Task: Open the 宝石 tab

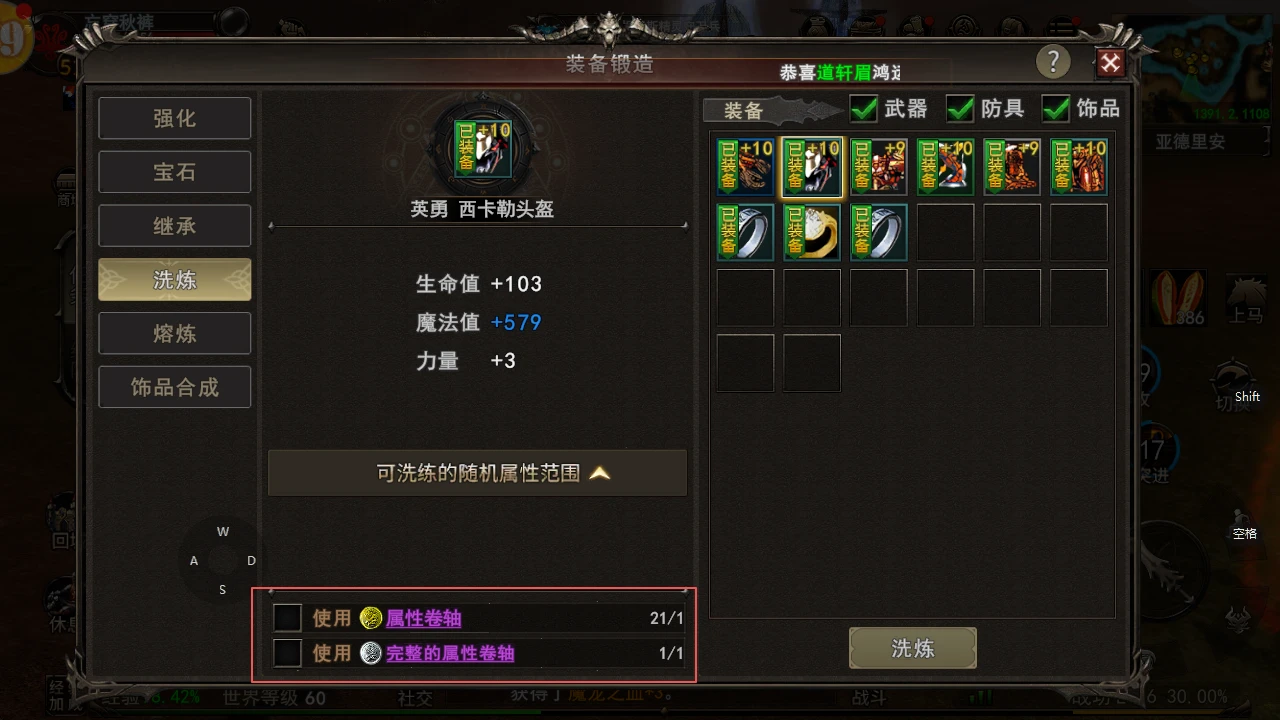Action: (x=174, y=172)
